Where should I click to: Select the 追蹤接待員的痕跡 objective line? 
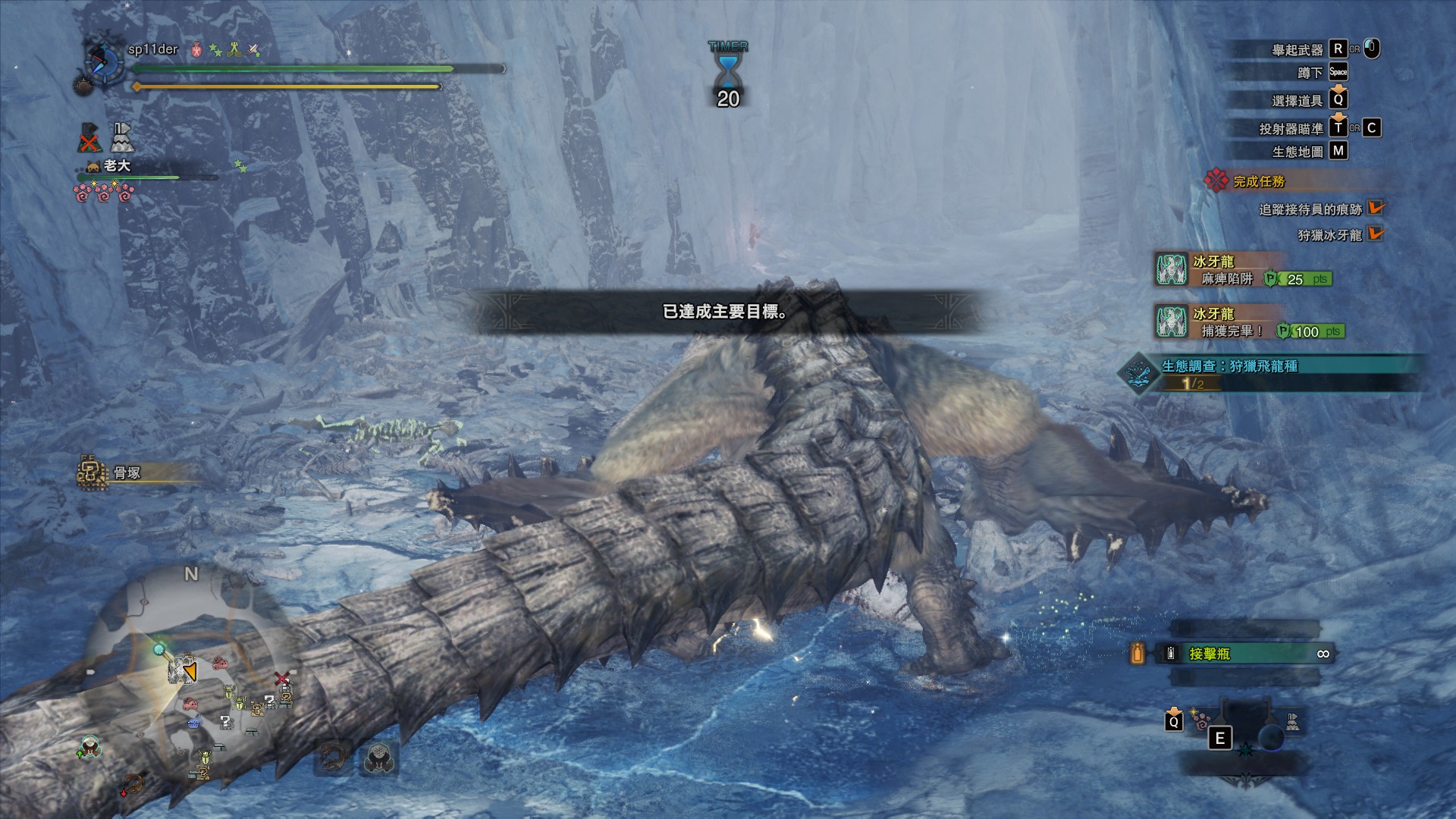click(x=1310, y=209)
